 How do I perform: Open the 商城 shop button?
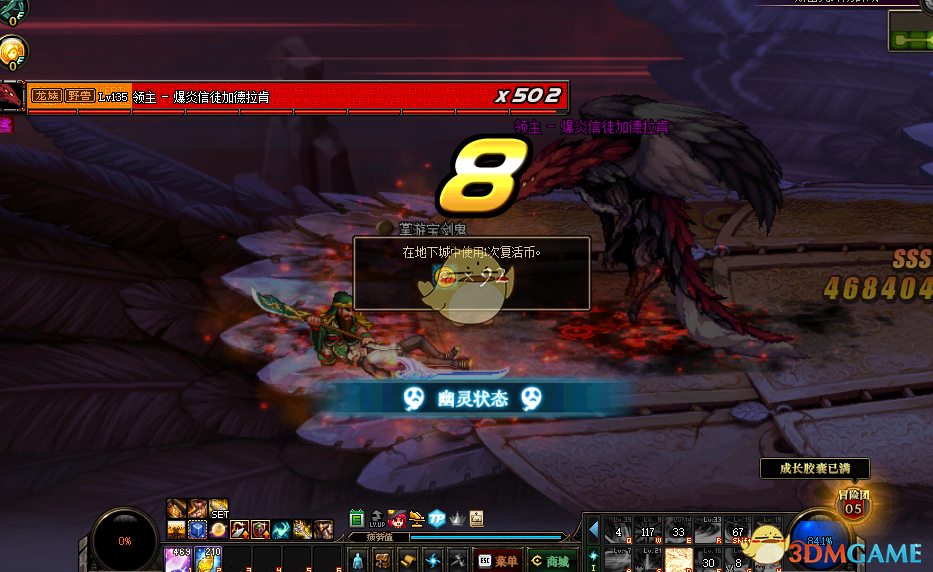550,561
